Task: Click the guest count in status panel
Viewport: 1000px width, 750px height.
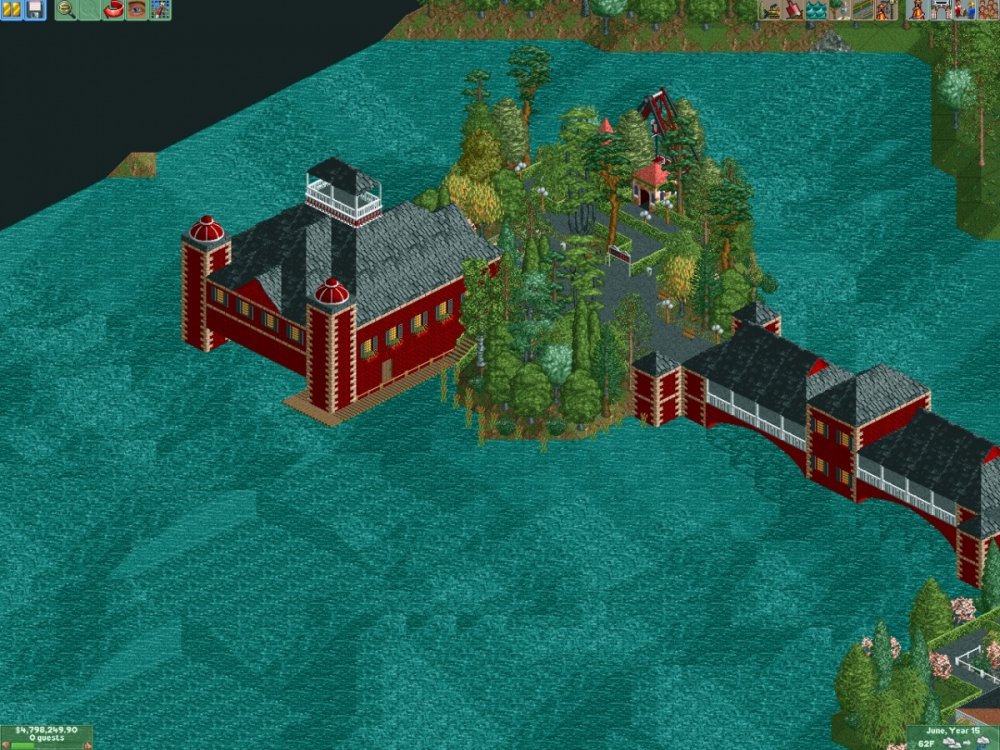Action: tap(45, 743)
